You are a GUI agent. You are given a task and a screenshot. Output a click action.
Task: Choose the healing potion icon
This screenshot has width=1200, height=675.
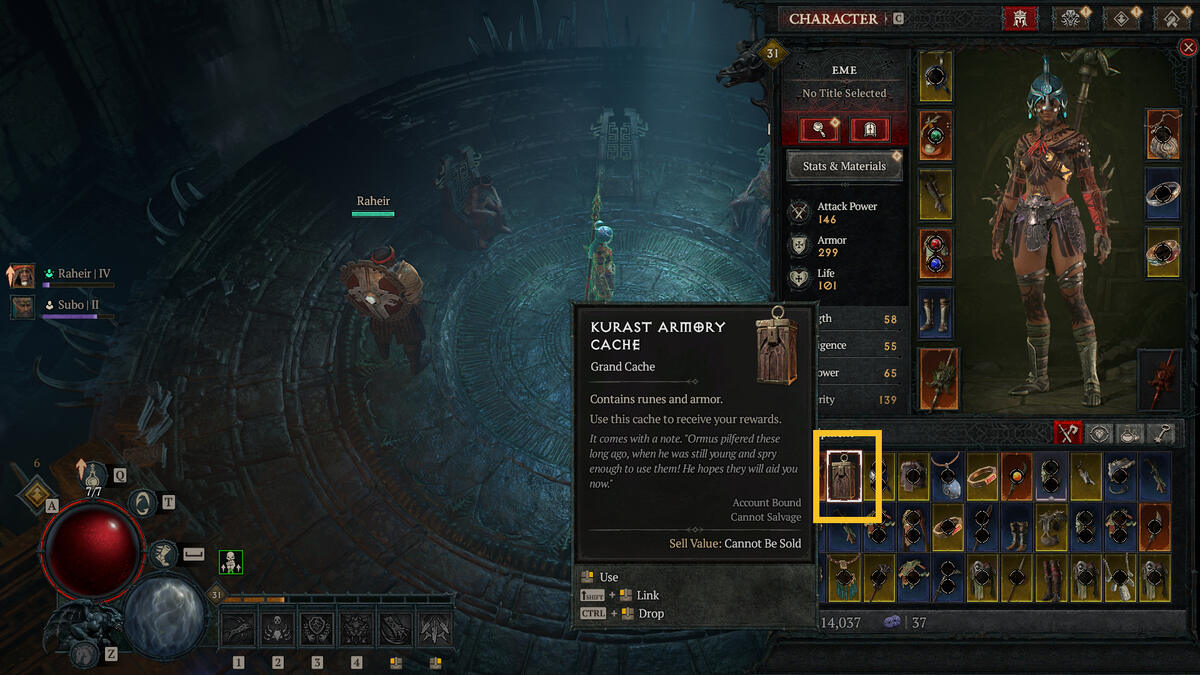coord(93,476)
